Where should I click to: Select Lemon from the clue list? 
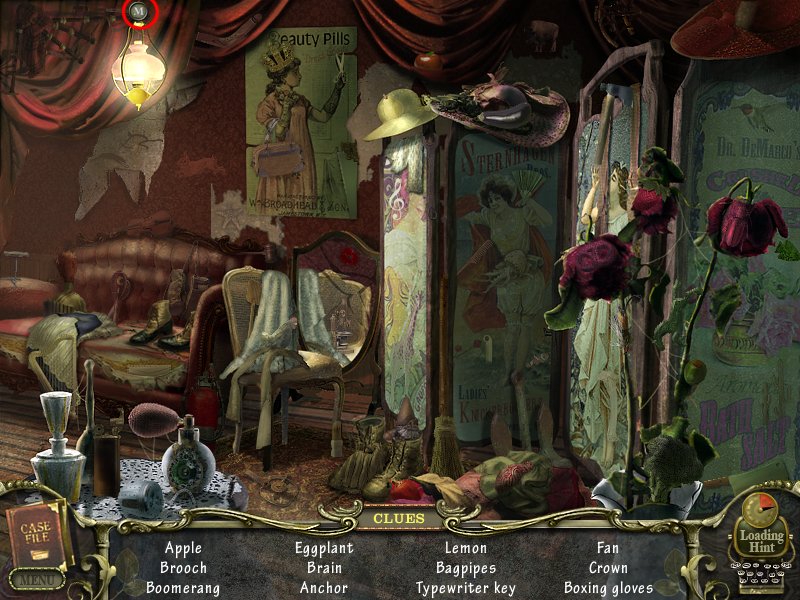click(x=466, y=548)
